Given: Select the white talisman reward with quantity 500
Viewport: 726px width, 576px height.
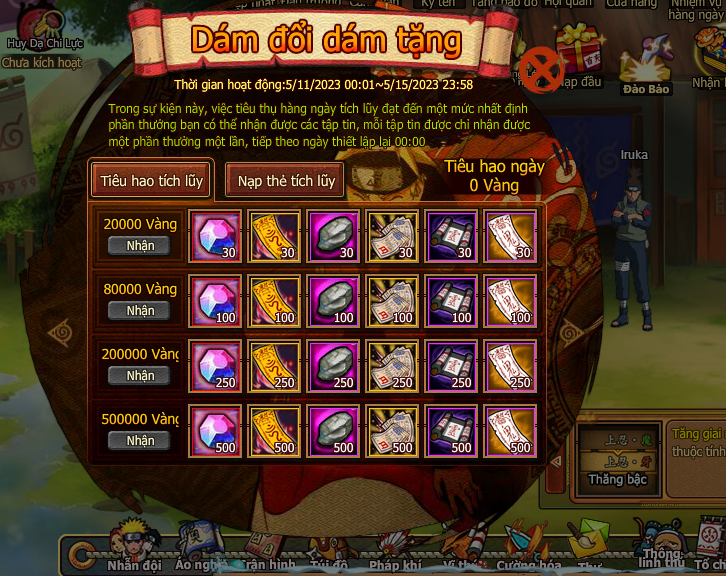Looking at the screenshot, I should (x=510, y=431).
